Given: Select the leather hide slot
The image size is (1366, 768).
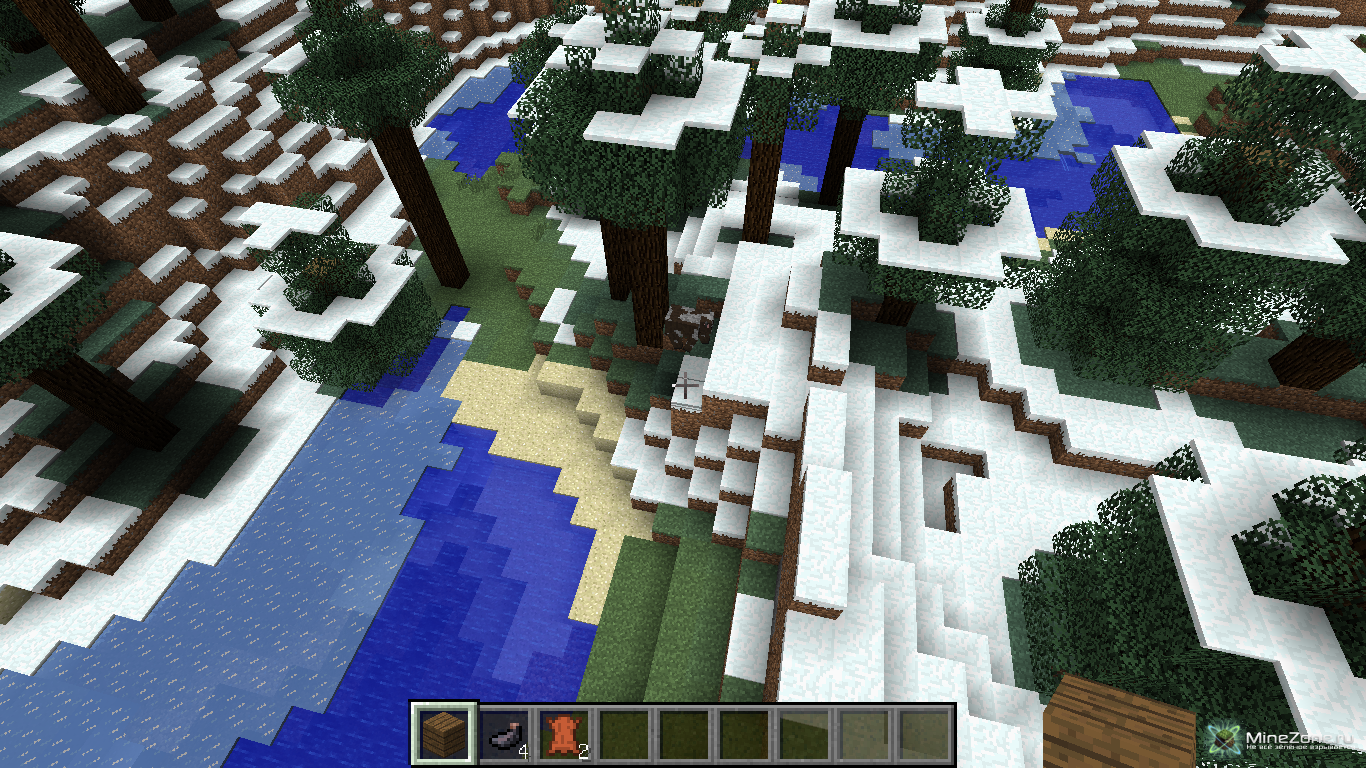Looking at the screenshot, I should click(564, 735).
